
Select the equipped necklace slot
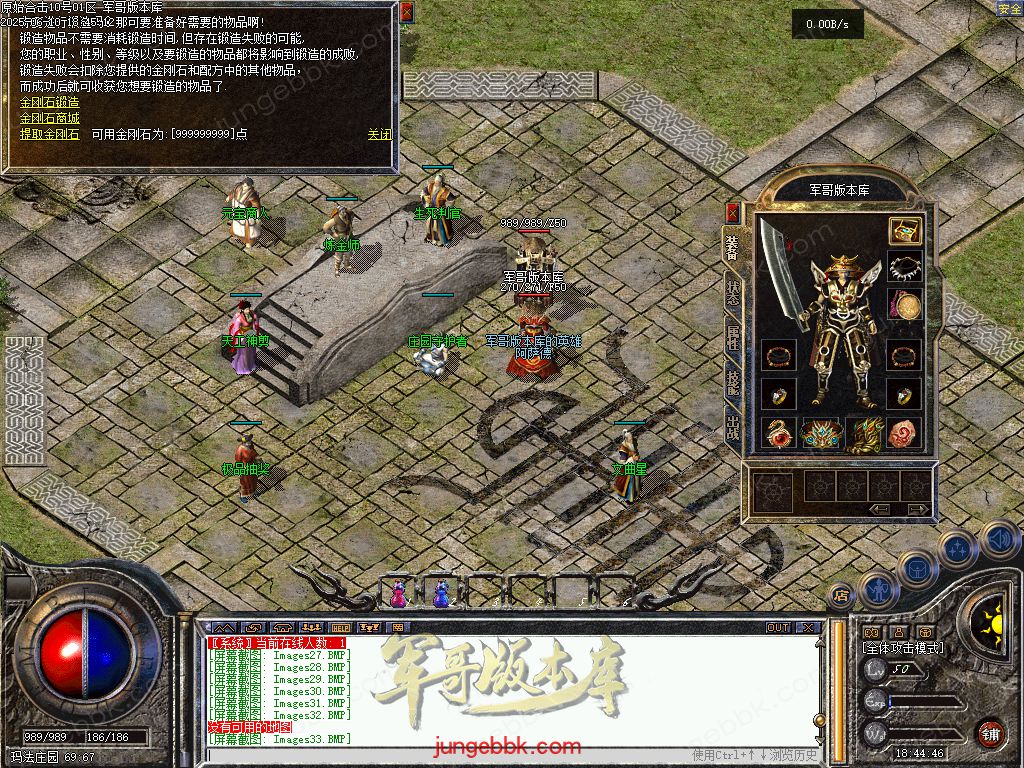[904, 268]
